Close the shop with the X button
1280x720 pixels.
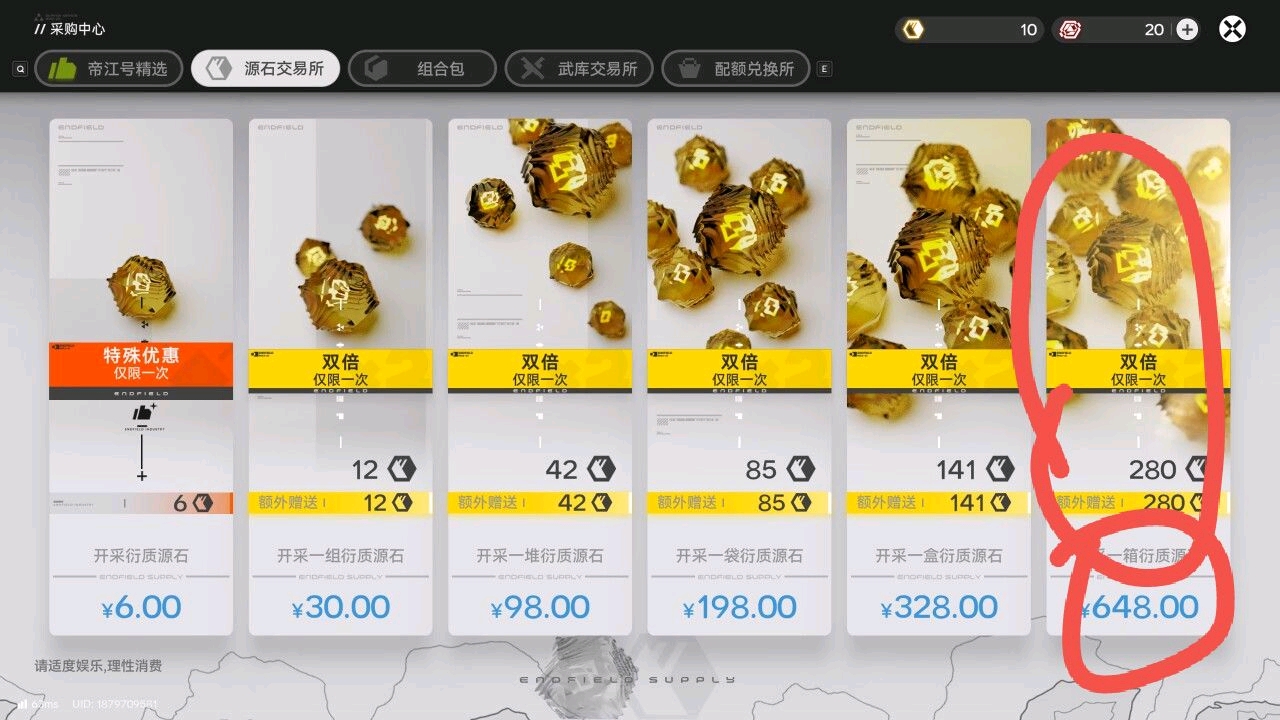[1232, 29]
